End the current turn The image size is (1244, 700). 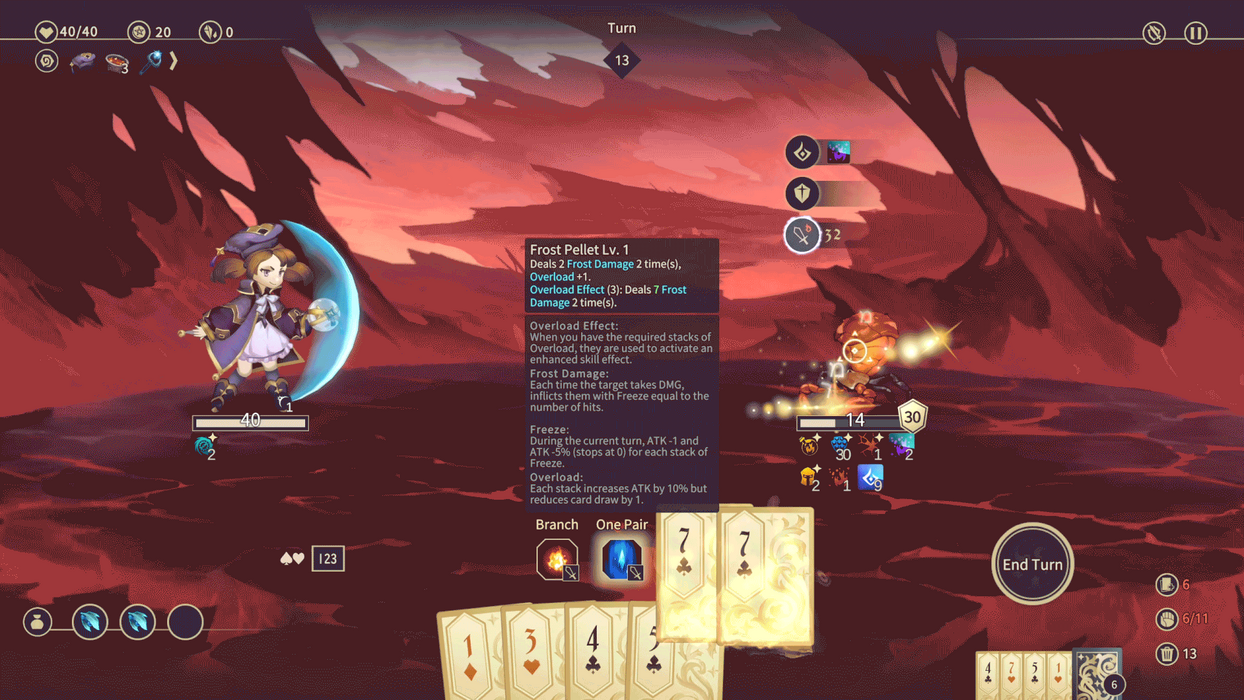point(1032,564)
